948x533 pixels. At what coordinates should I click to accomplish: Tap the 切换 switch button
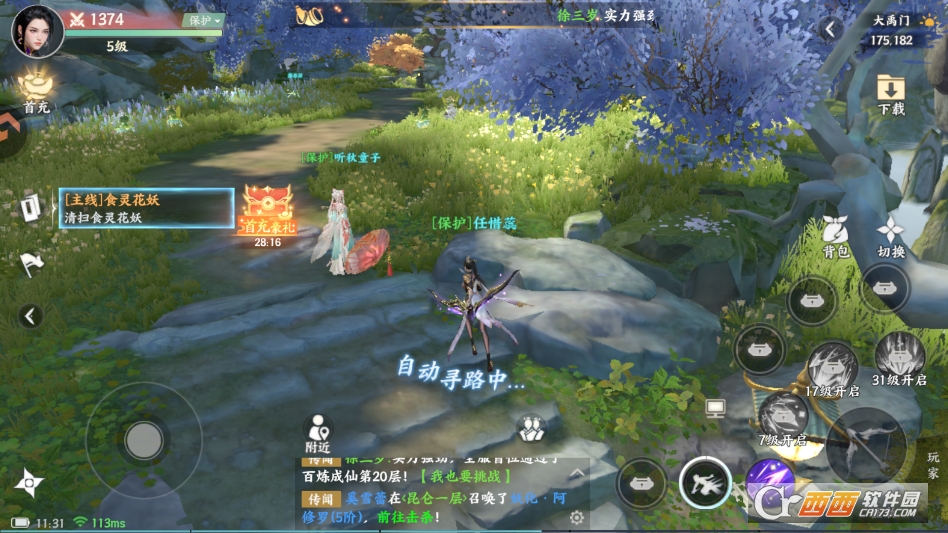click(x=890, y=234)
